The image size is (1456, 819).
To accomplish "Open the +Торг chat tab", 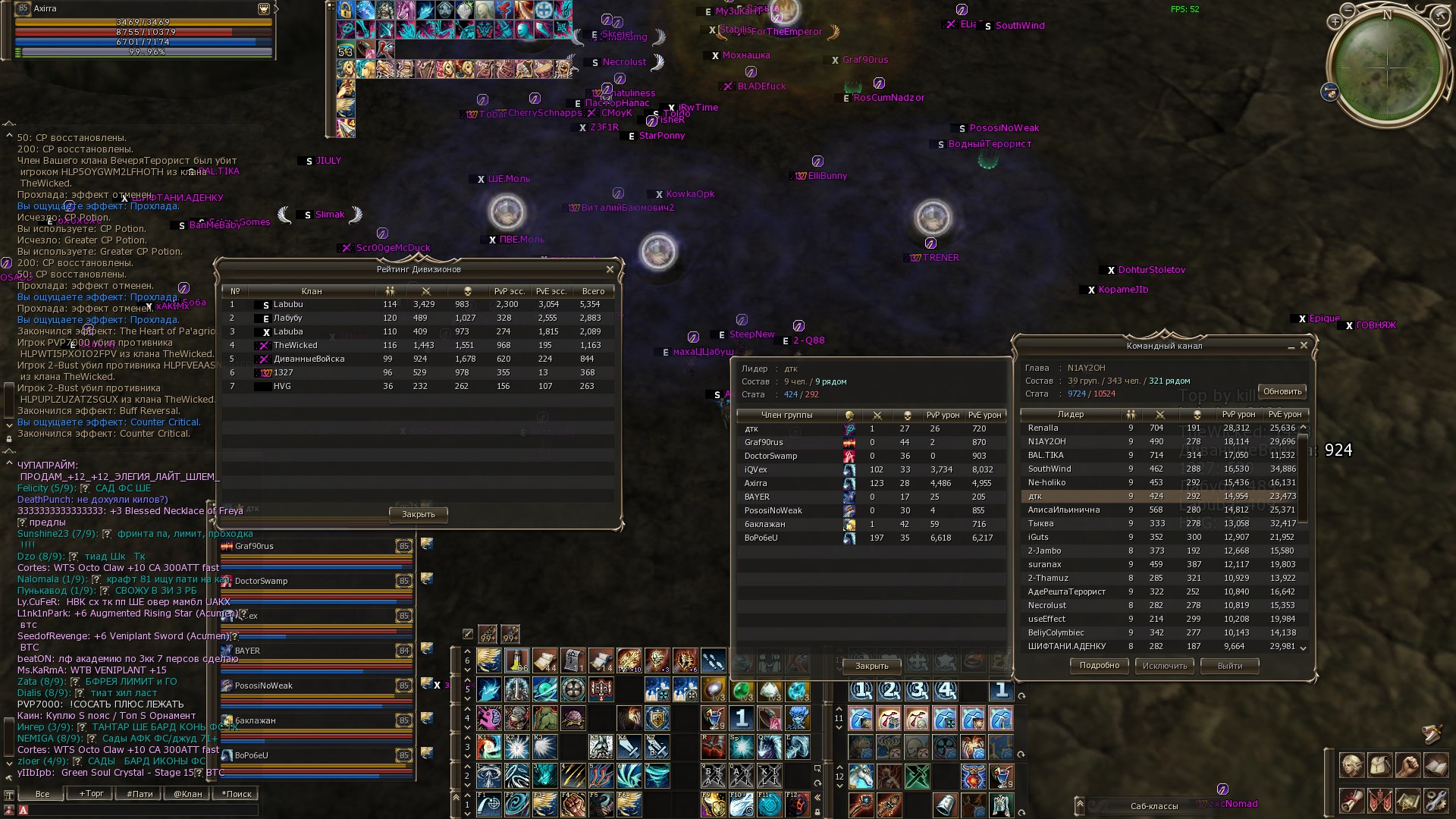I will (92, 794).
